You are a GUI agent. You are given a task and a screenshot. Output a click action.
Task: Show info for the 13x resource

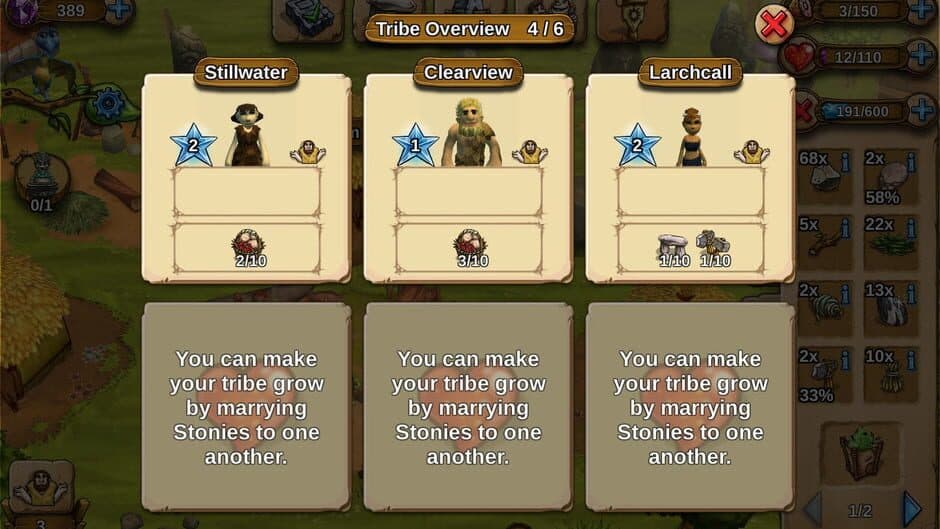911,293
